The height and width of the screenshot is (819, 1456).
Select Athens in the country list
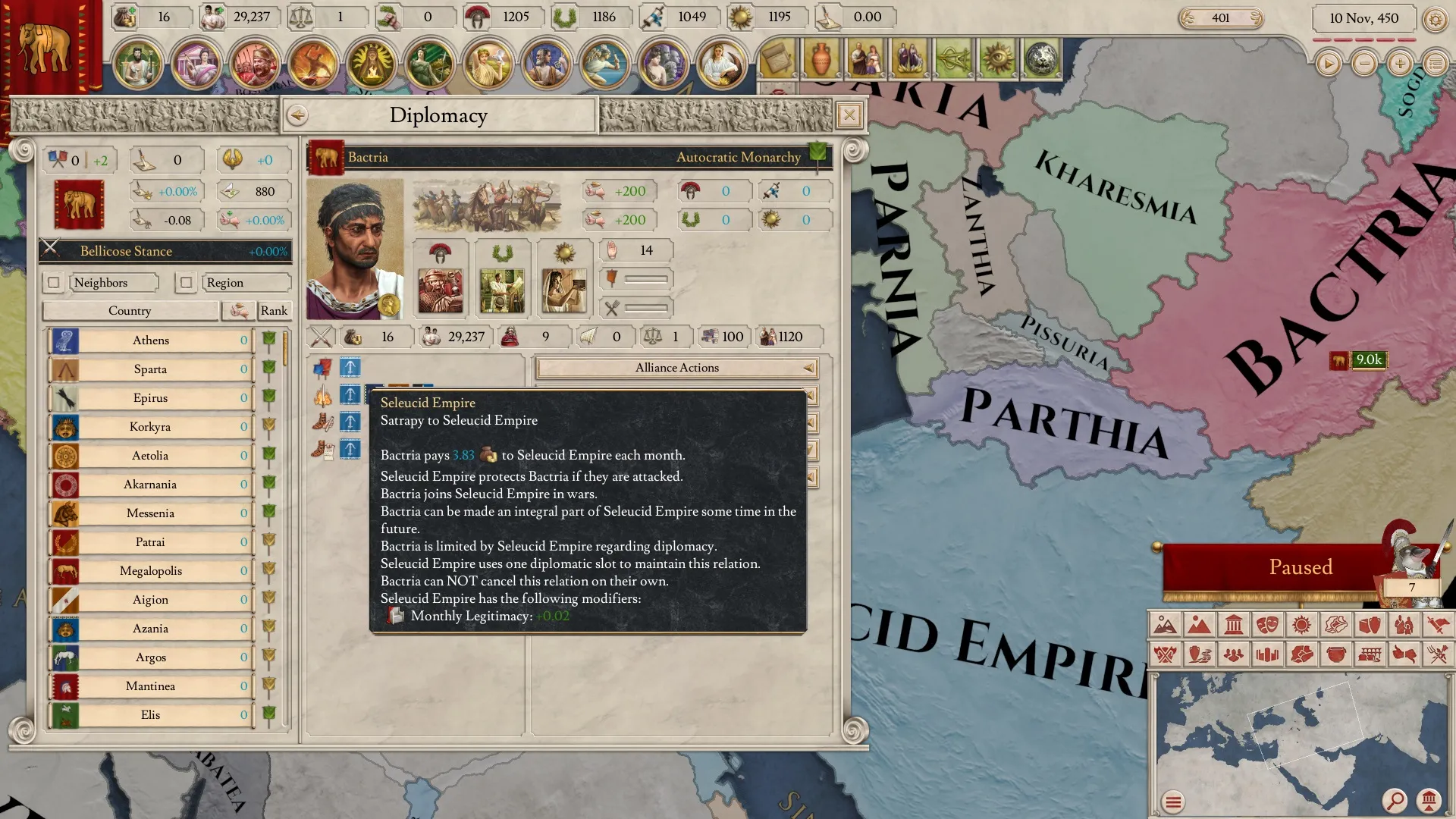pos(151,340)
